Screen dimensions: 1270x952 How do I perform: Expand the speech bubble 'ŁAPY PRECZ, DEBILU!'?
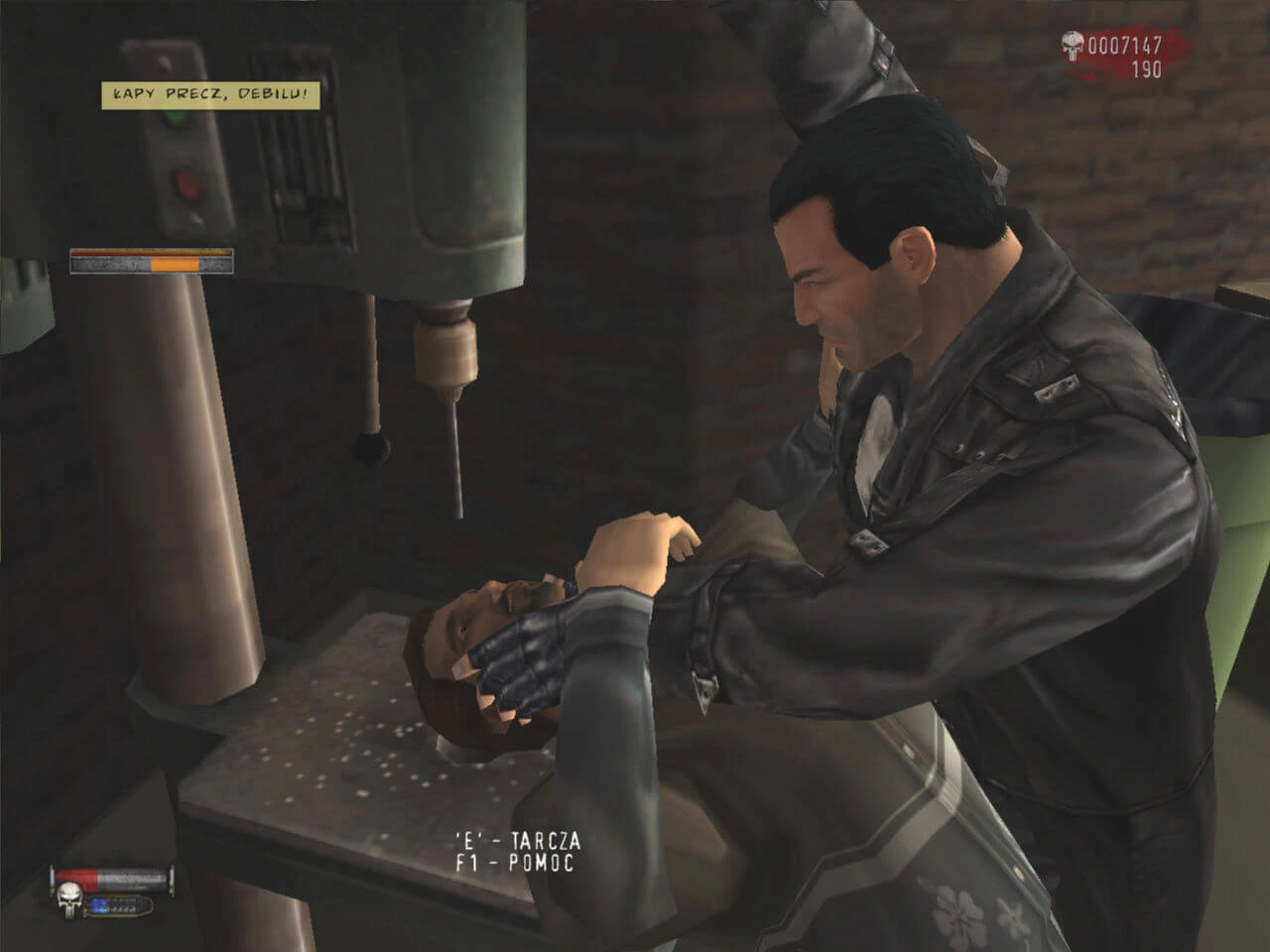(208, 95)
